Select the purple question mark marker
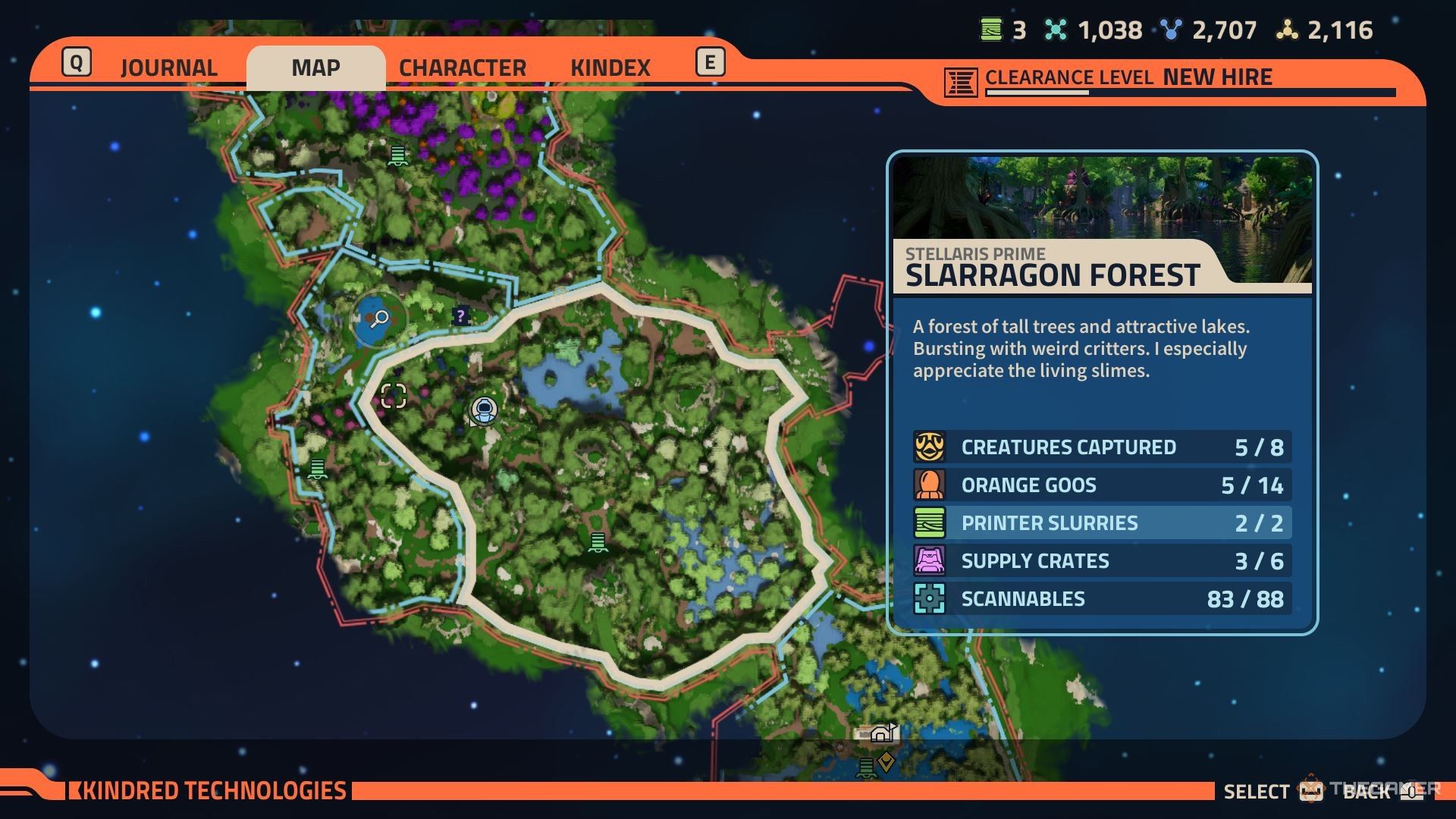The image size is (1456, 819). (460, 315)
